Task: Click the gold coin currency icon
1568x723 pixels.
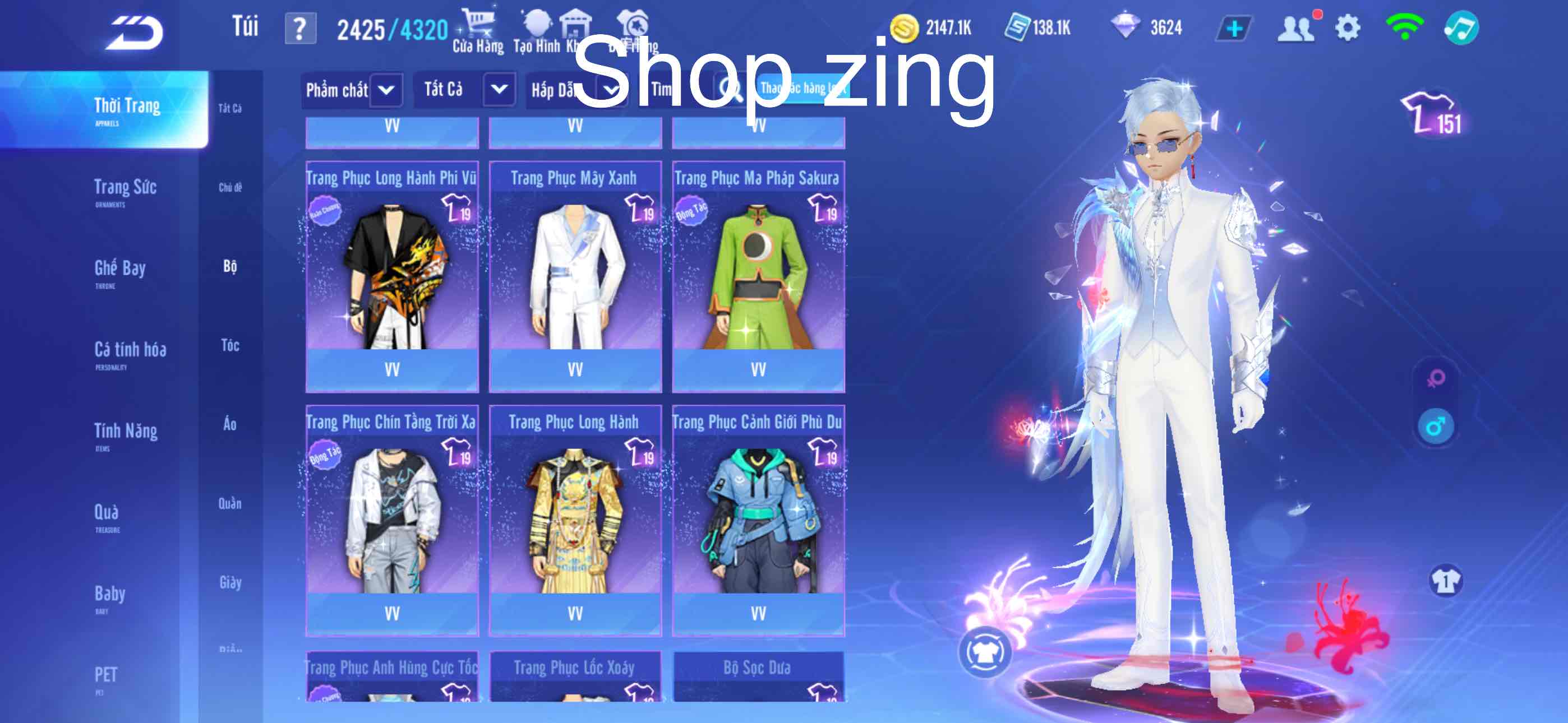Action: coord(905,26)
